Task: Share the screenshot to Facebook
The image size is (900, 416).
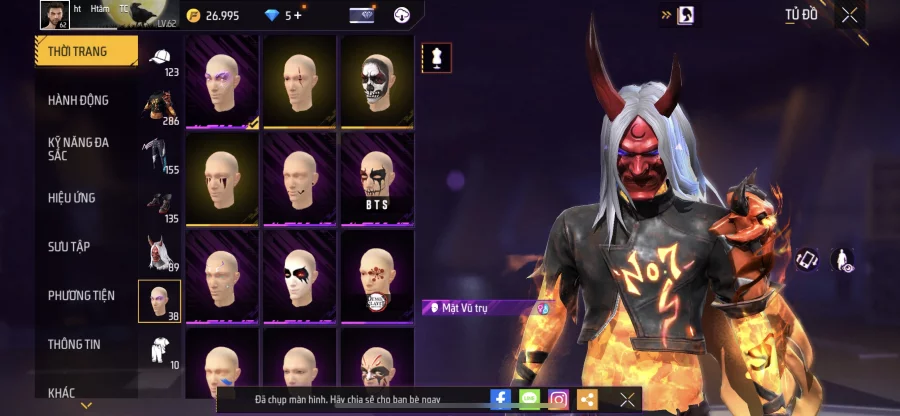Action: pyautogui.click(x=500, y=399)
